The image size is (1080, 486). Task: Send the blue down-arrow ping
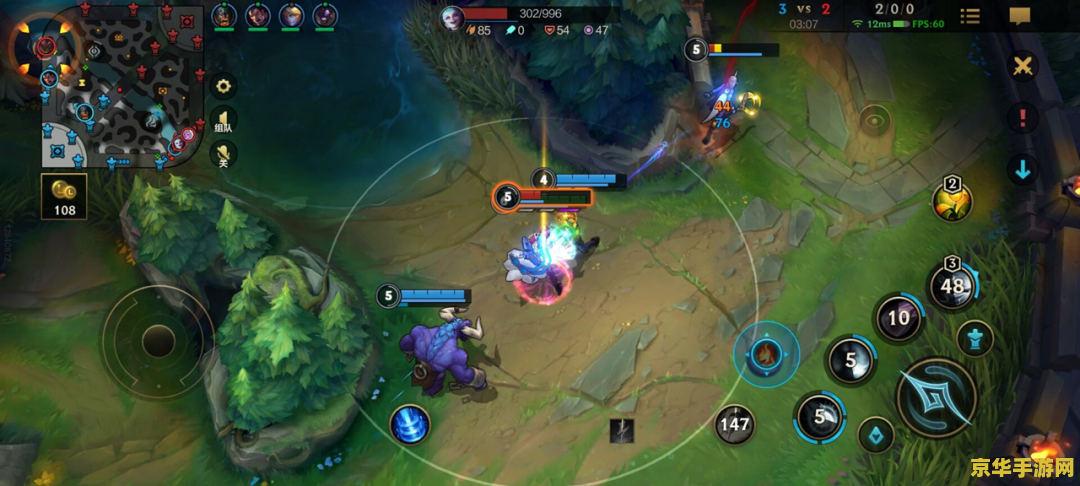pyautogui.click(x=1022, y=170)
